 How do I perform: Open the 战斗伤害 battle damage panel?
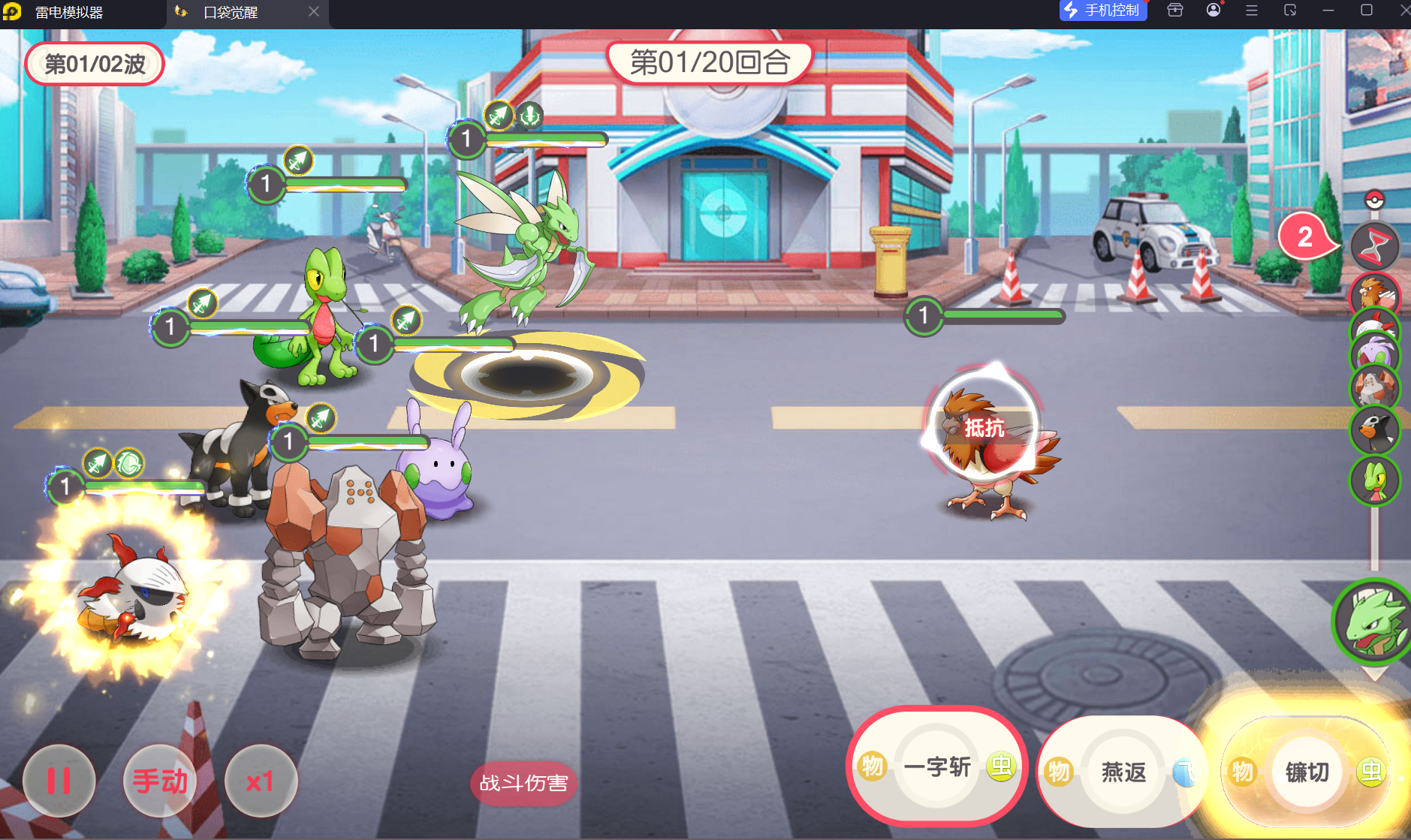(x=523, y=783)
